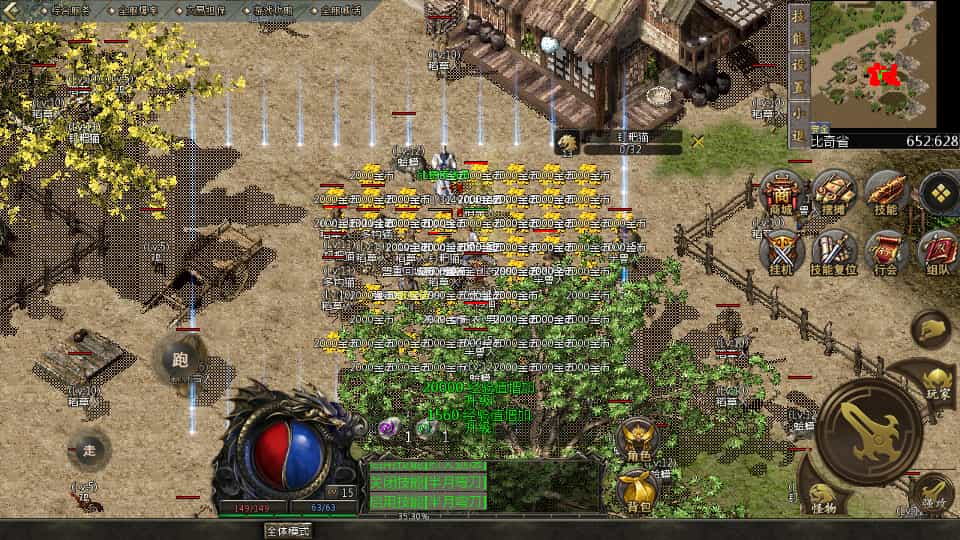Click the gold four-diamond menu button
Image resolution: width=960 pixels, height=540 pixels.
[939, 192]
